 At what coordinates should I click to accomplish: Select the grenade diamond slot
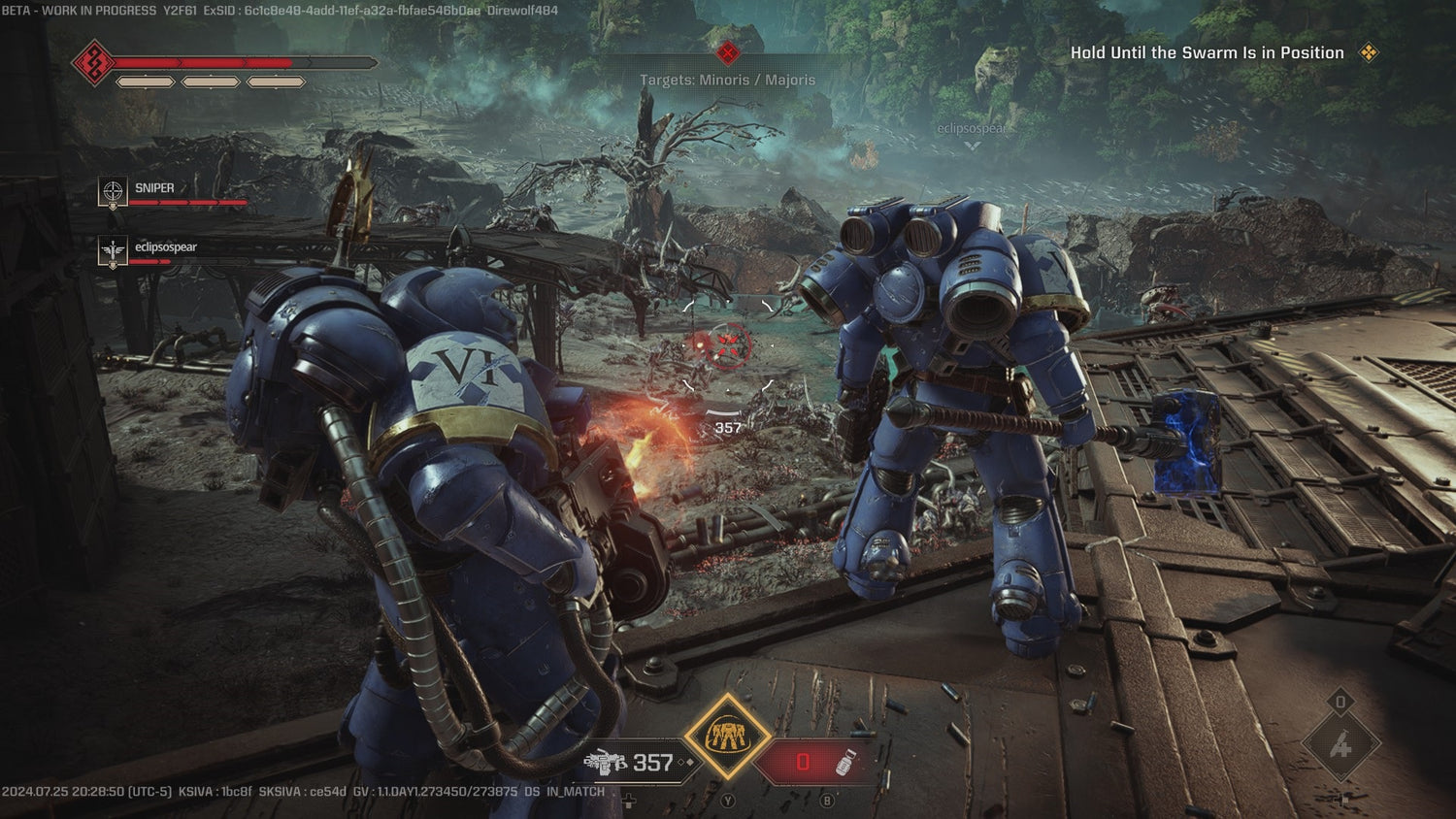pos(1340,745)
